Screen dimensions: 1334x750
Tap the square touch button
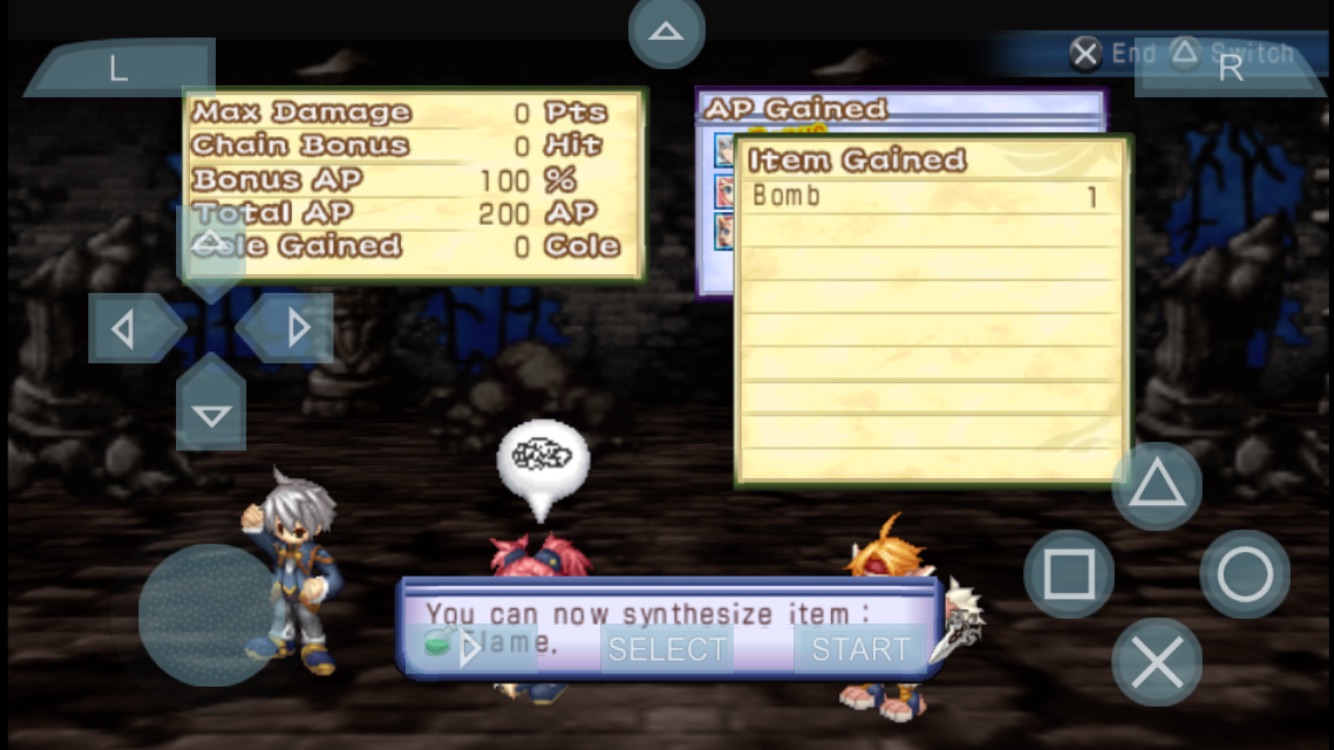click(x=1069, y=574)
